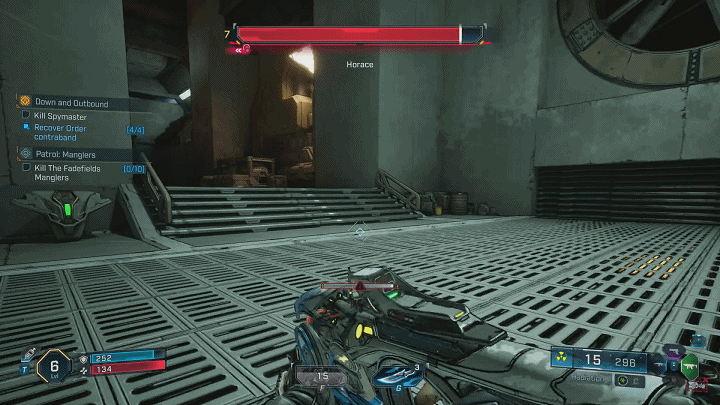Click the level 6 character badge
The image size is (720, 405).
(52, 367)
